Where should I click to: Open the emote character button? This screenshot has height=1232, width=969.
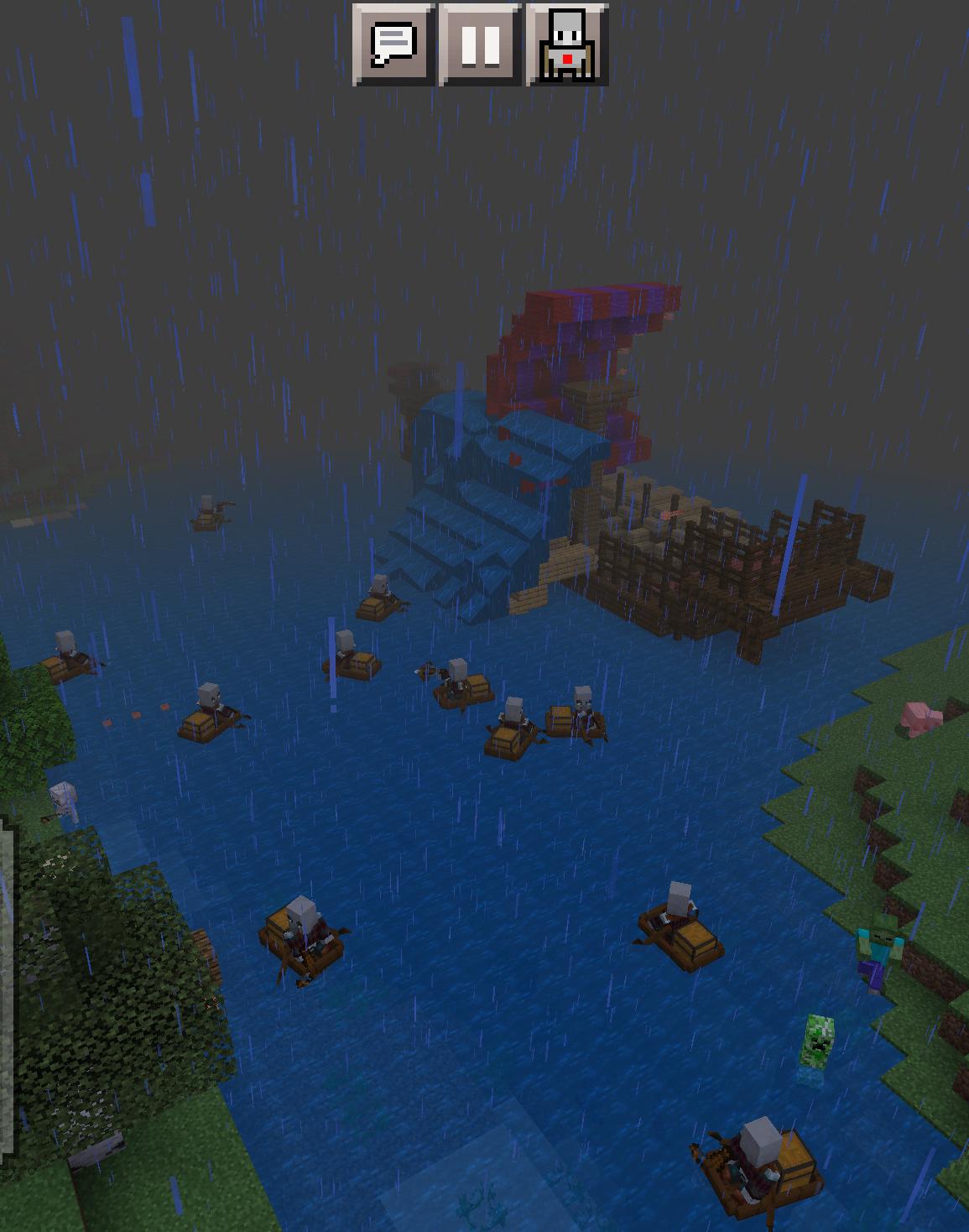[567, 44]
